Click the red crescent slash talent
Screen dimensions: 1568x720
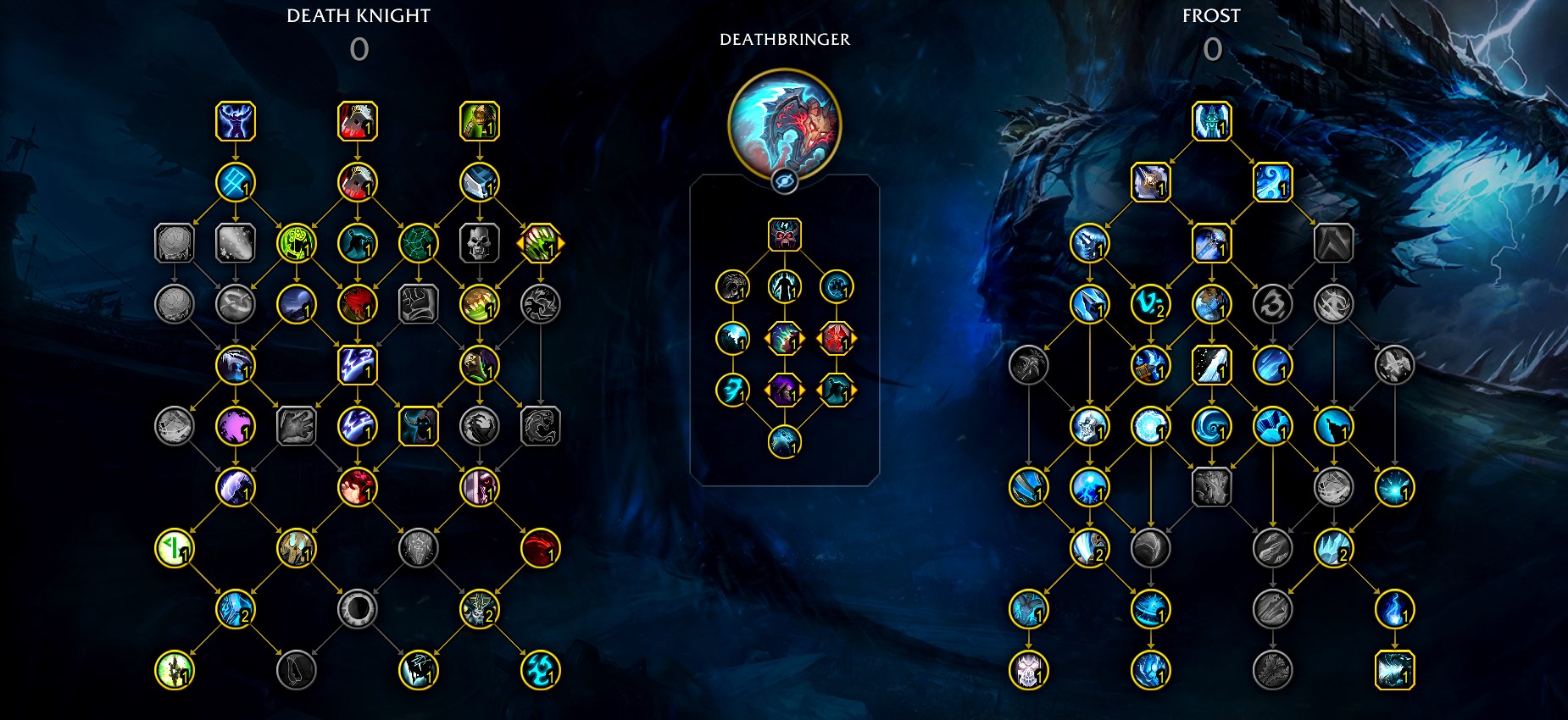[540, 548]
